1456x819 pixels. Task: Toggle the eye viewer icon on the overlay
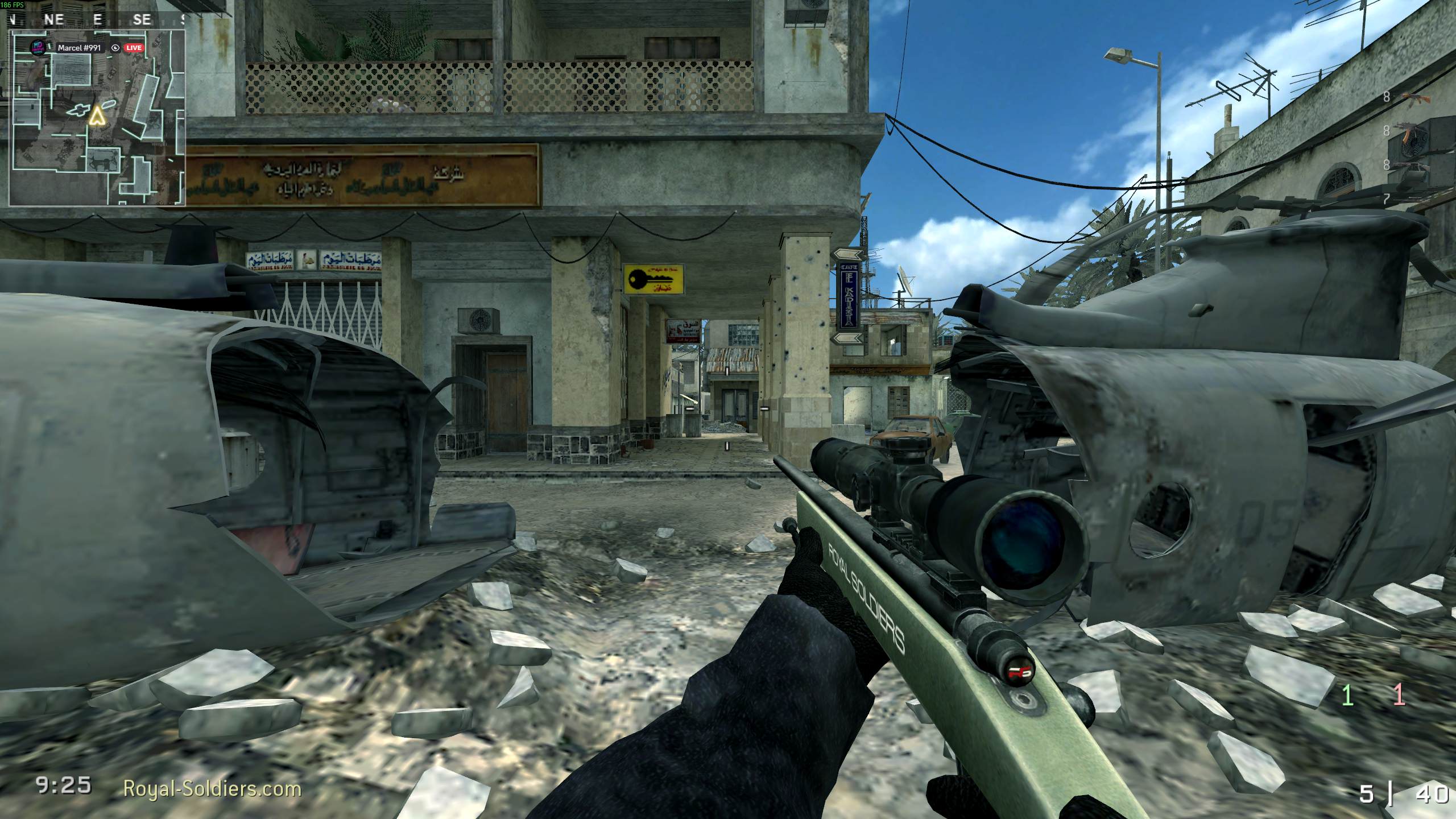pyautogui.click(x=115, y=48)
